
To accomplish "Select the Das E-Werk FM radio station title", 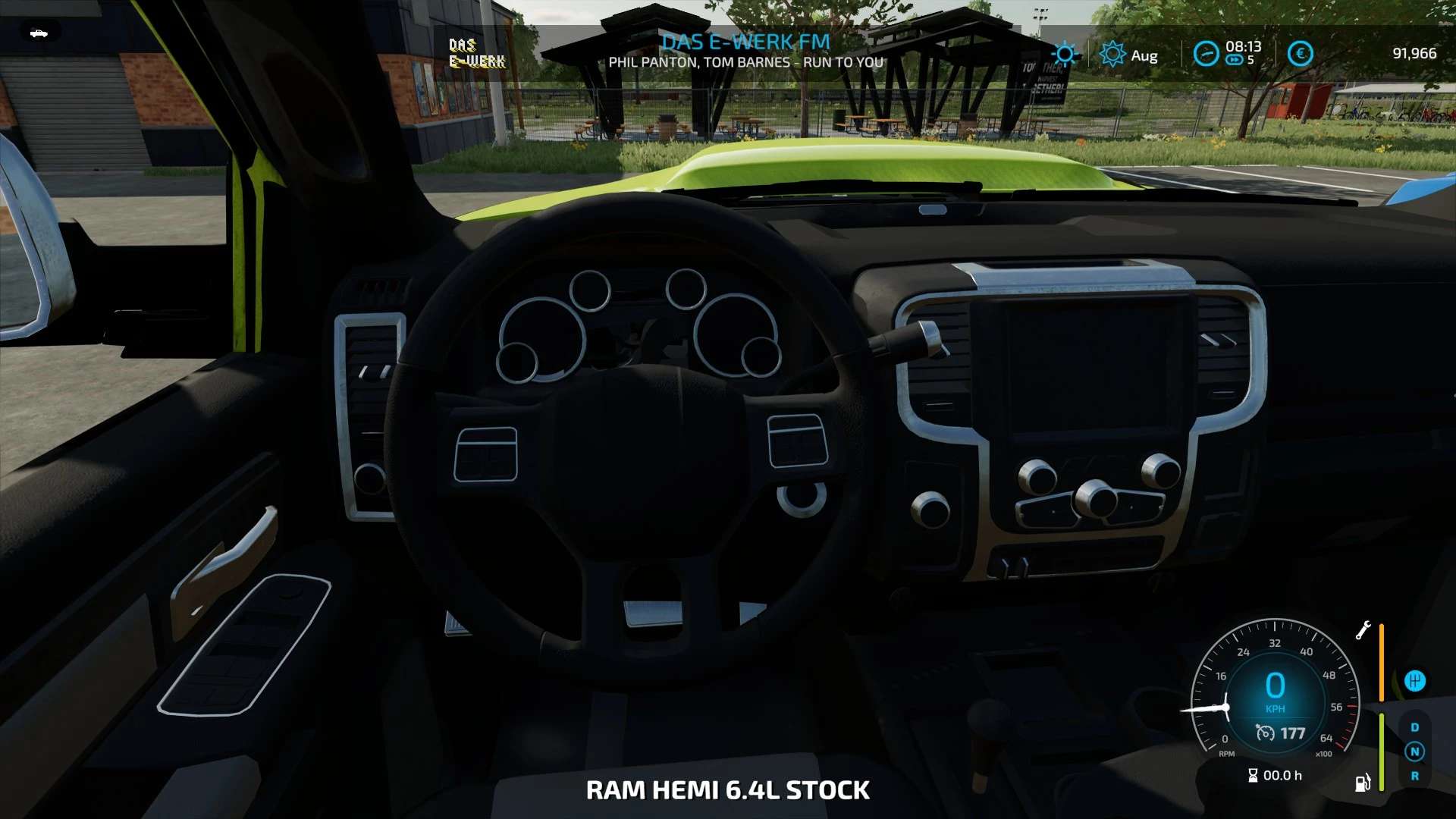I will tap(745, 42).
